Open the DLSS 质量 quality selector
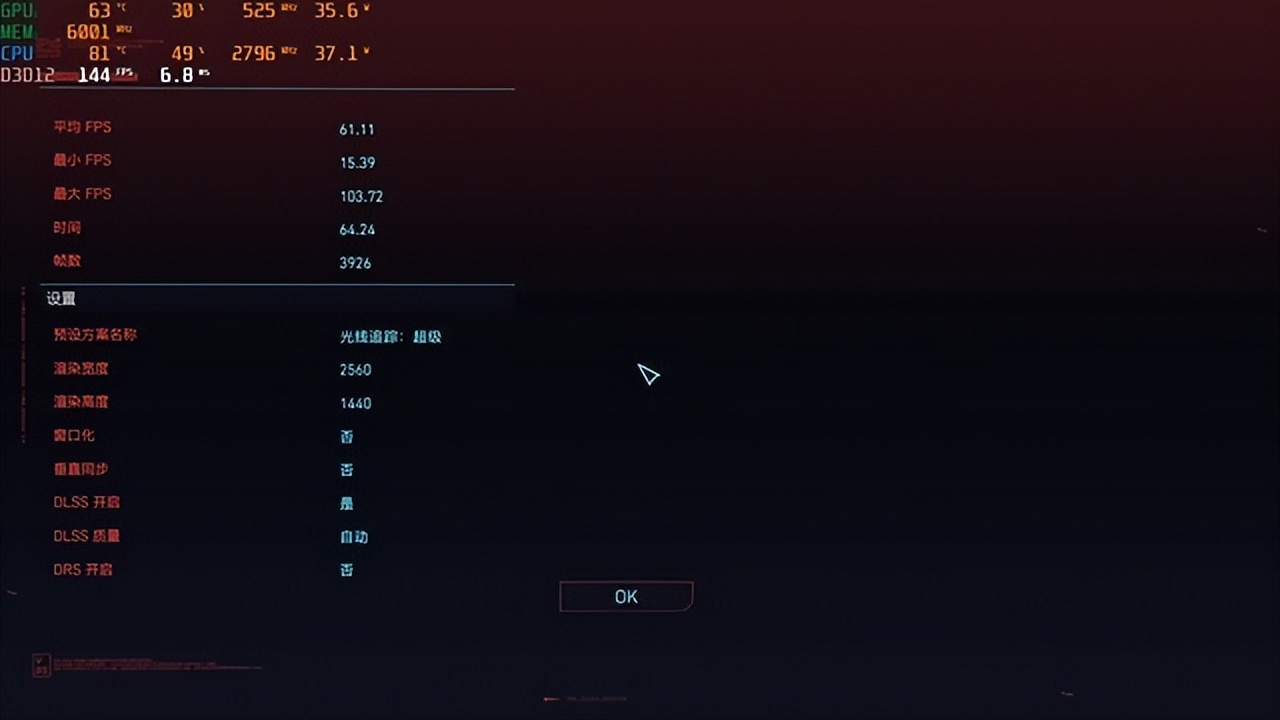The image size is (1280, 720). pos(353,536)
